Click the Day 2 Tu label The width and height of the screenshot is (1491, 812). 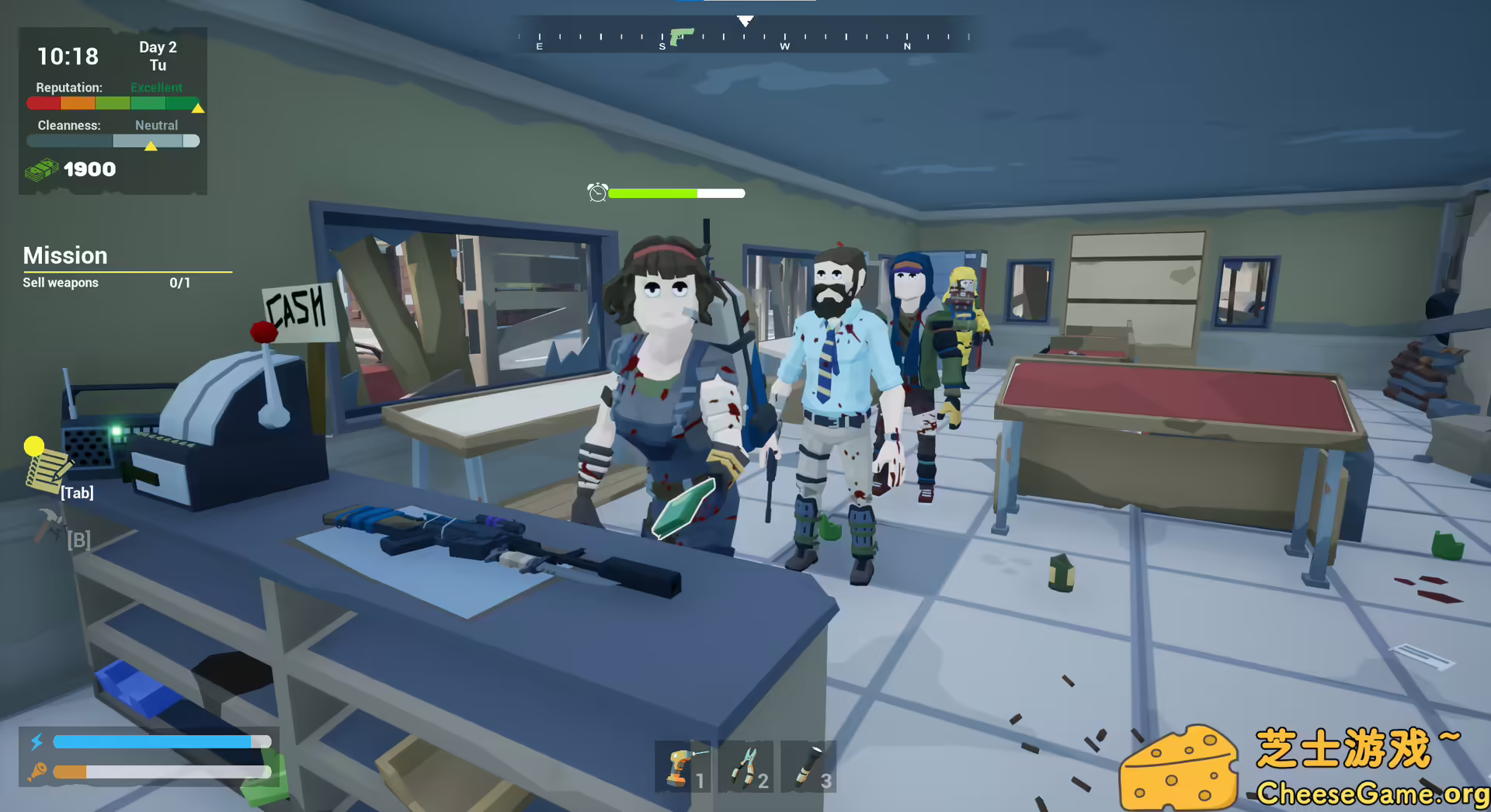point(157,55)
